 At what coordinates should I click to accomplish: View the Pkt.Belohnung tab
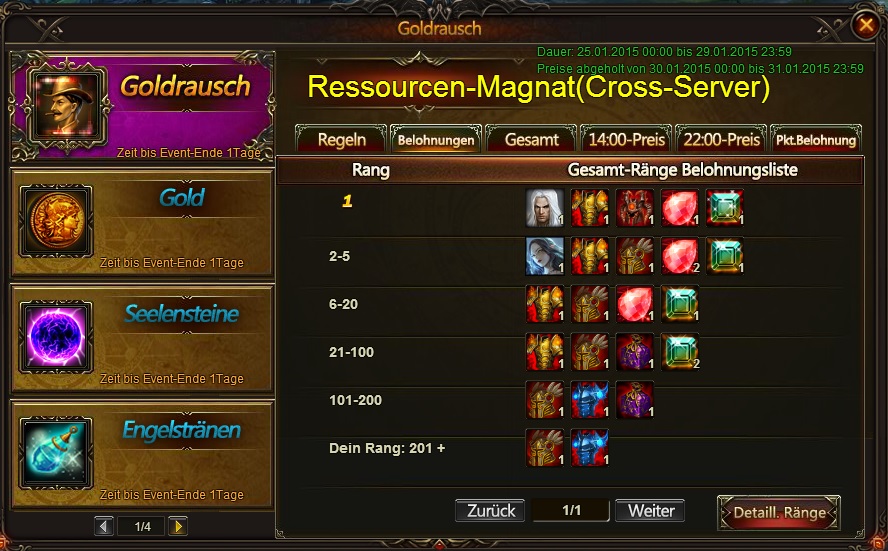click(816, 140)
